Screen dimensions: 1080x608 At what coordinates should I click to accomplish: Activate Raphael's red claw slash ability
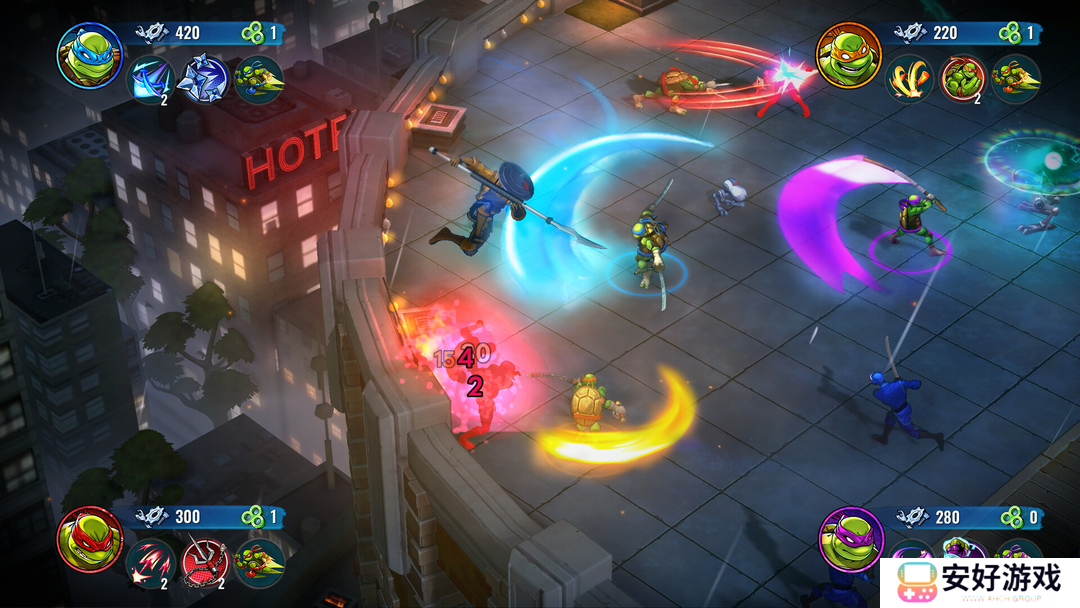click(150, 564)
